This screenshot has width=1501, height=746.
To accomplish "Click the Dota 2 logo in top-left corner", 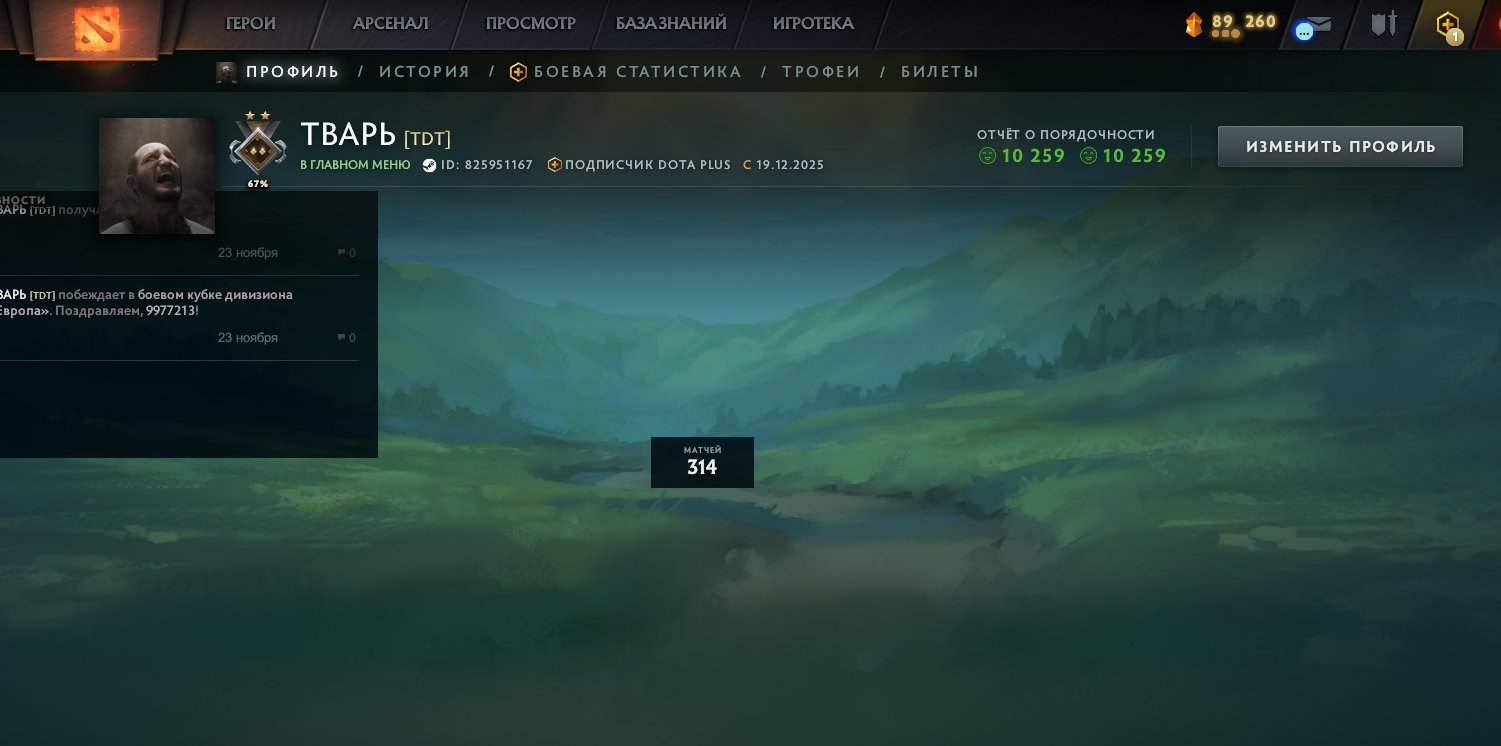I will click(95, 30).
